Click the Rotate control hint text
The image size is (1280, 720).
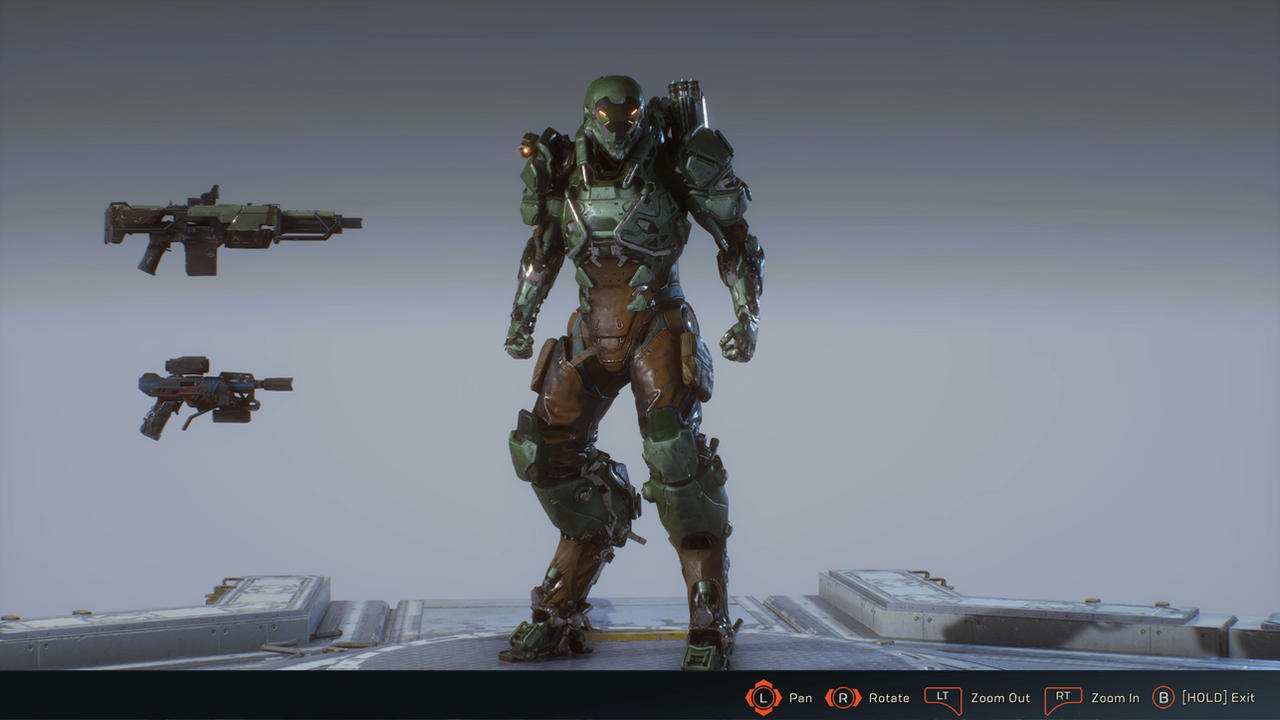coord(888,698)
